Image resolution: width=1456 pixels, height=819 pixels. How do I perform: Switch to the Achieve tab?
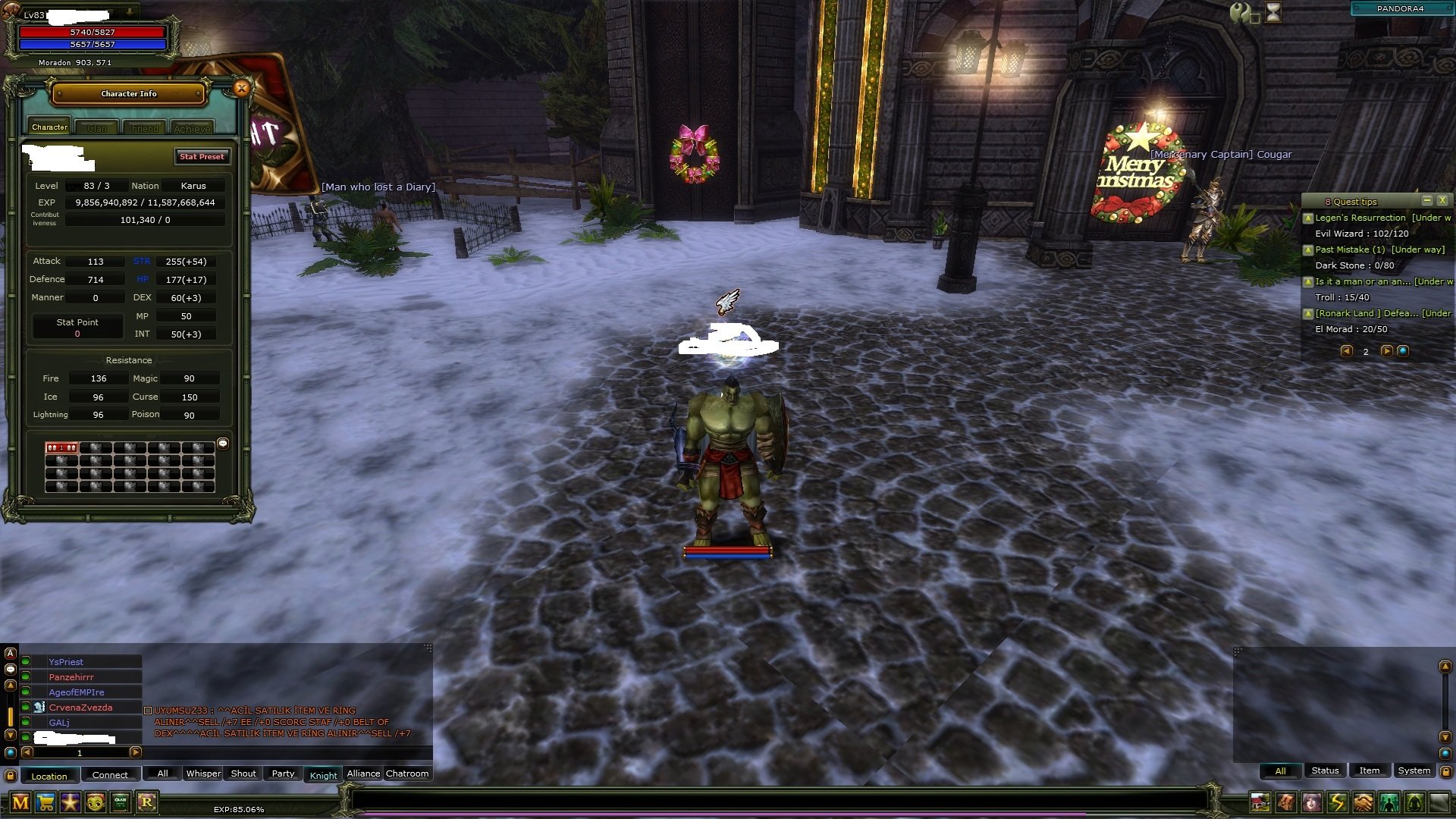click(x=192, y=128)
